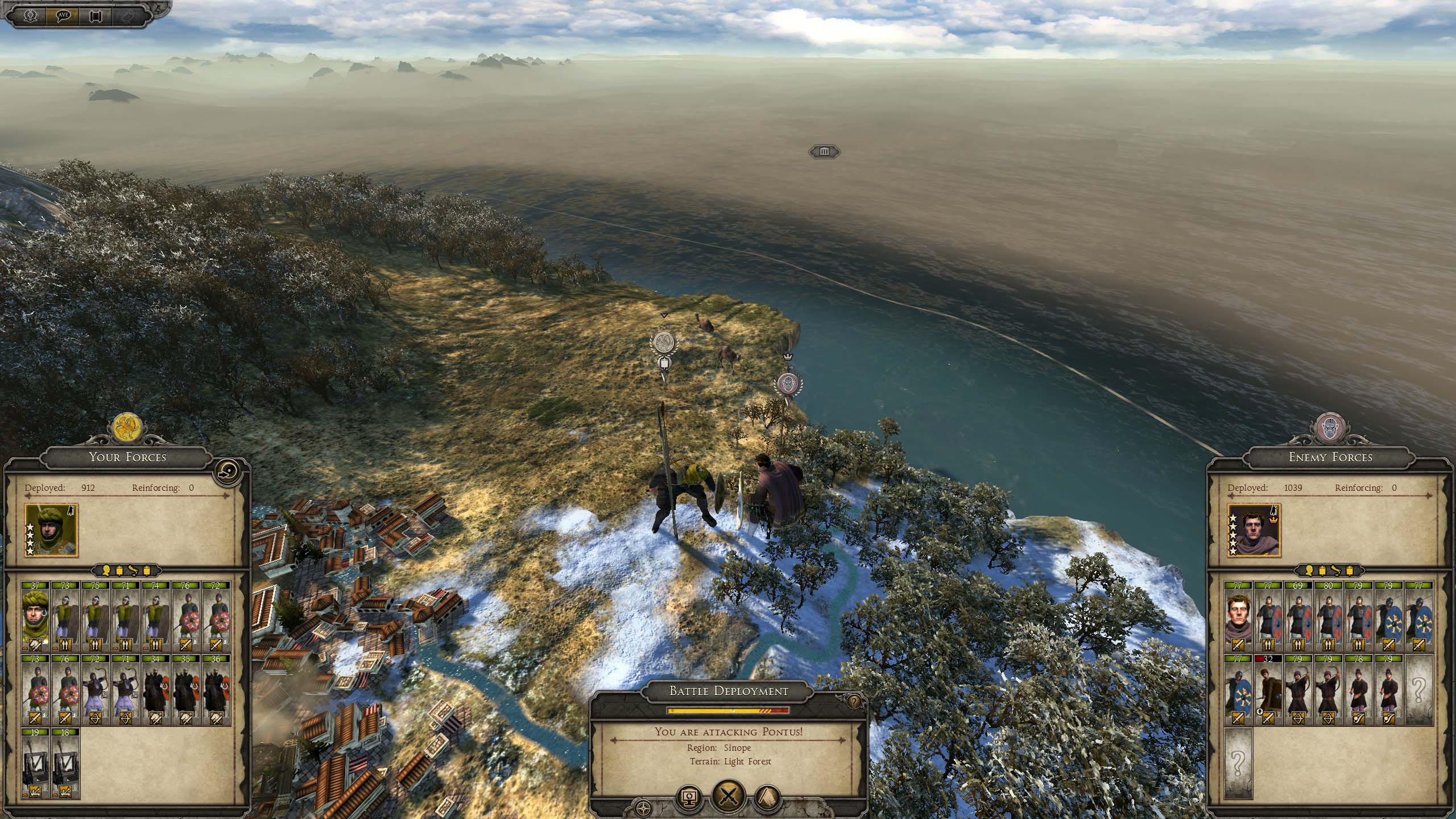Viewport: 1456px width, 819px height.
Task: Select your general's portrait with four stars
Action: point(51,530)
